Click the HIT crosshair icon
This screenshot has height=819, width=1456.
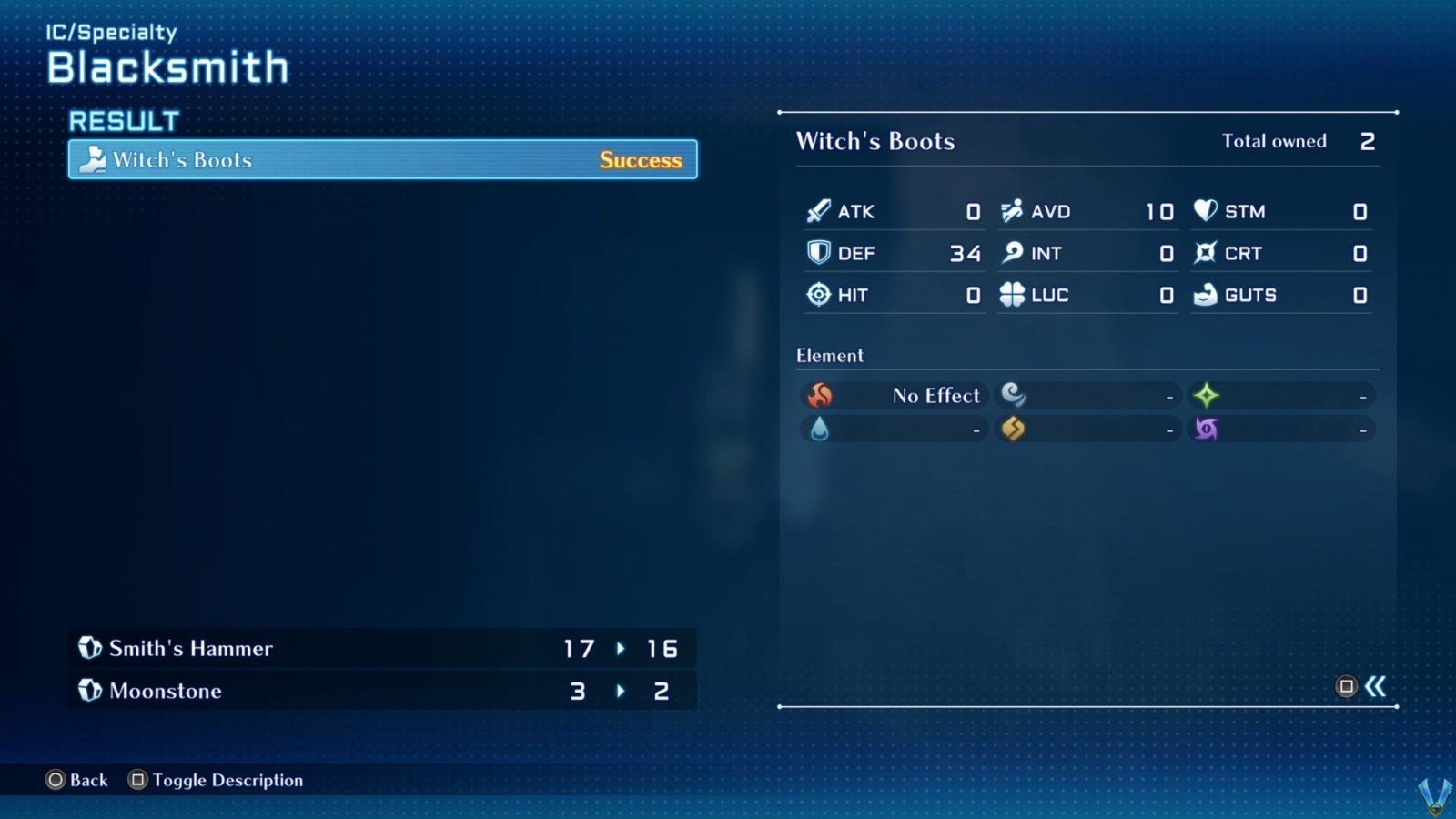coord(818,294)
